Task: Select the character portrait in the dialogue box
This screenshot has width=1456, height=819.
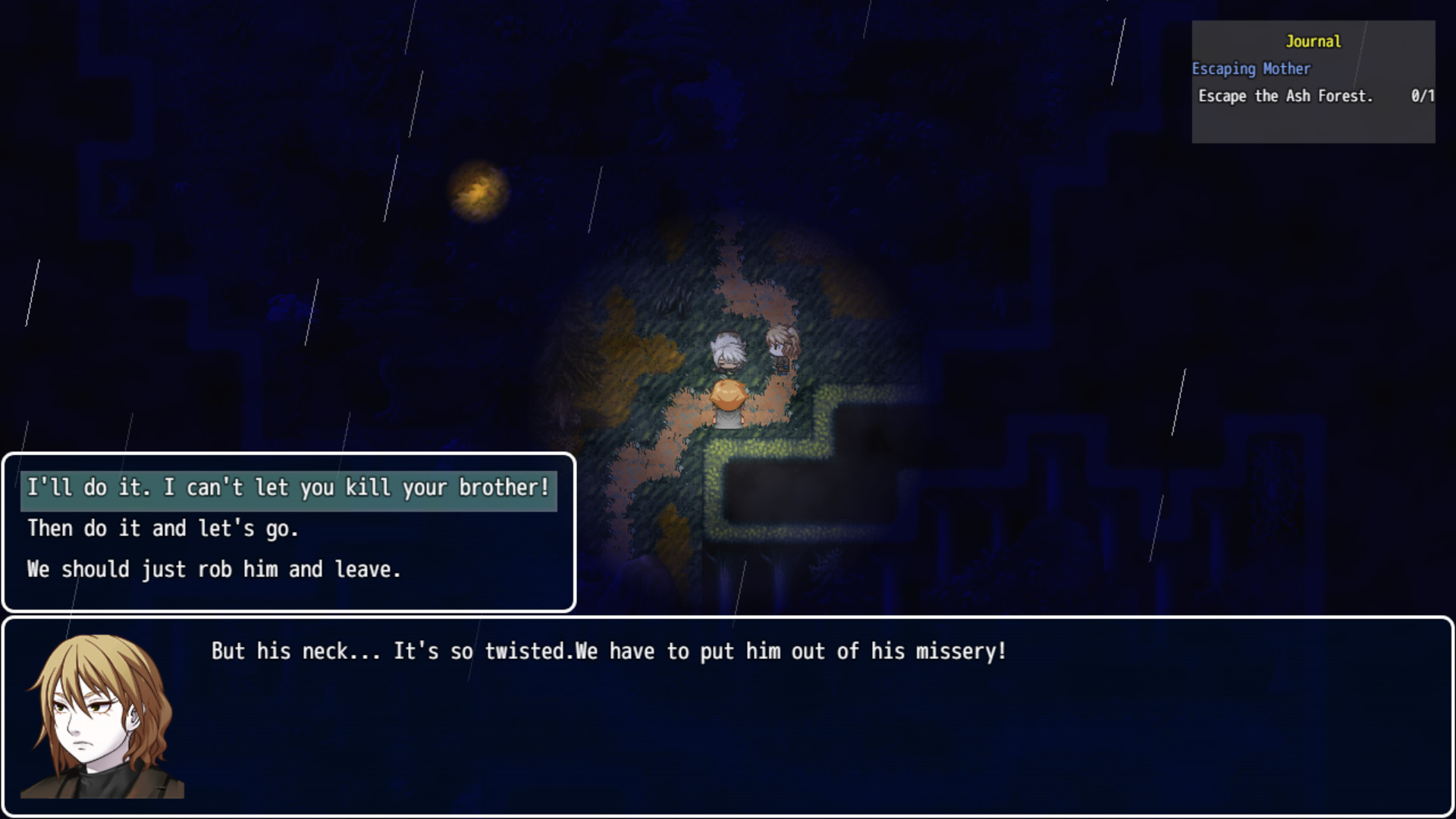Action: click(102, 716)
